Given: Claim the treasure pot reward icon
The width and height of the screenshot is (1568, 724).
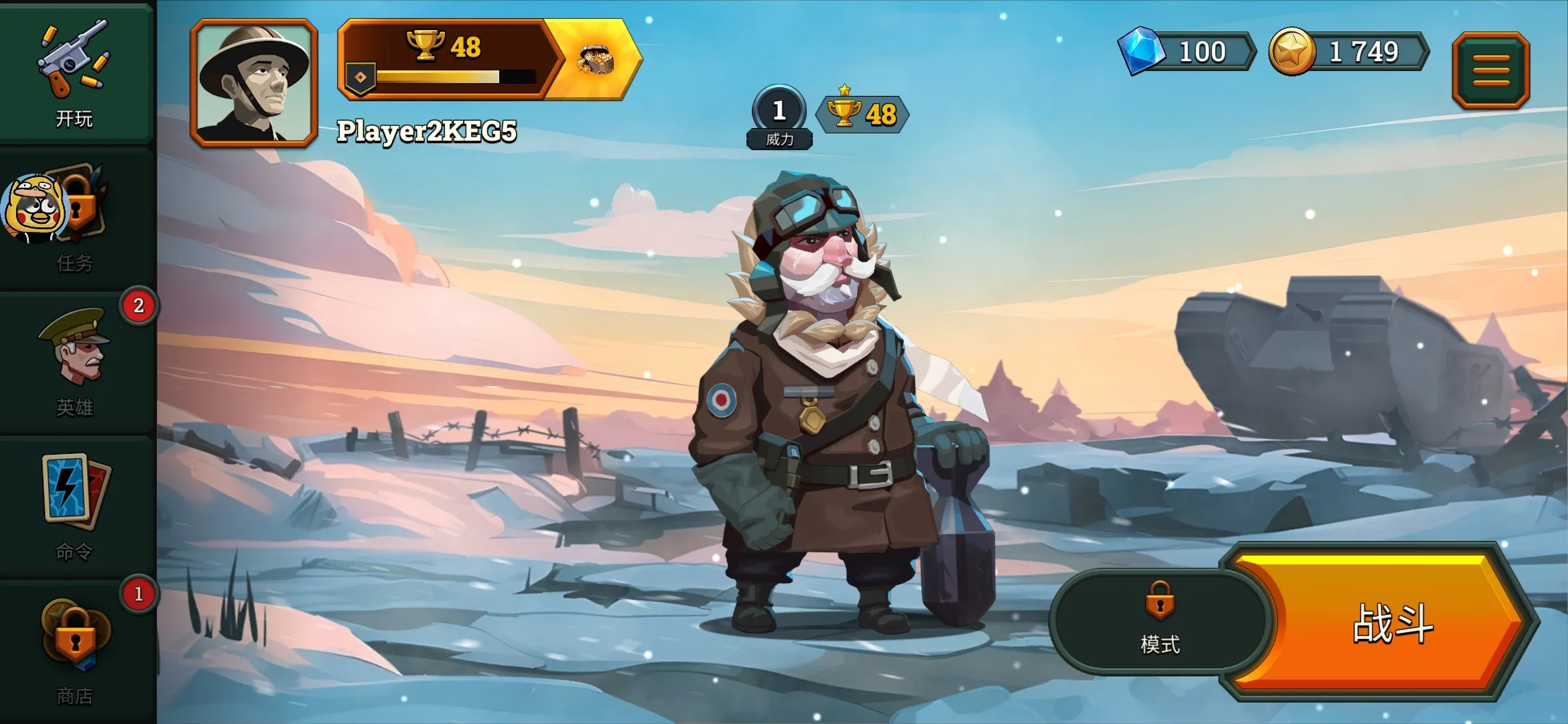Looking at the screenshot, I should 595,60.
